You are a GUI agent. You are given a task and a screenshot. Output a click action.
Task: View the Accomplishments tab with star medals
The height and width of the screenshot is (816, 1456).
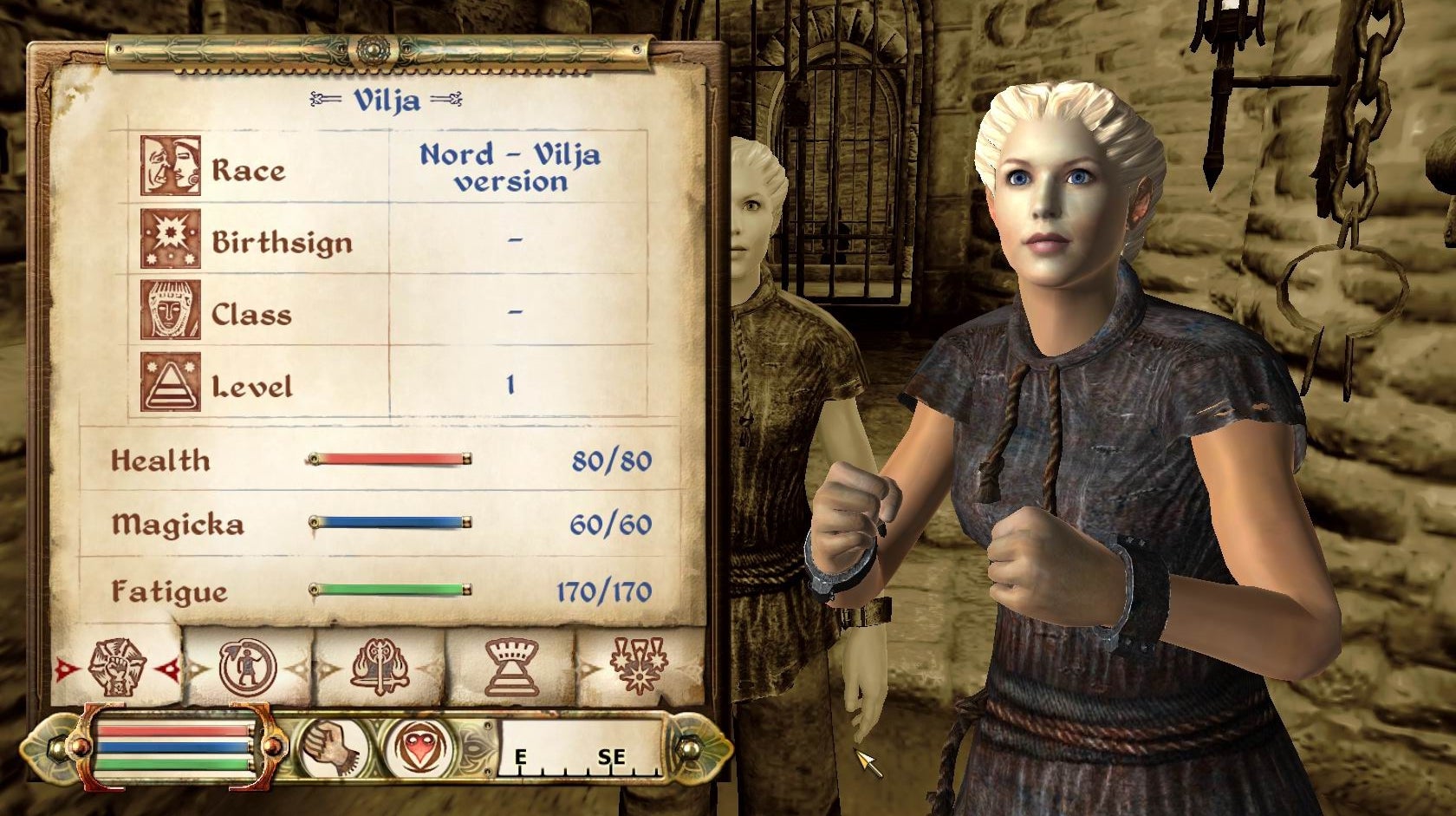click(640, 667)
